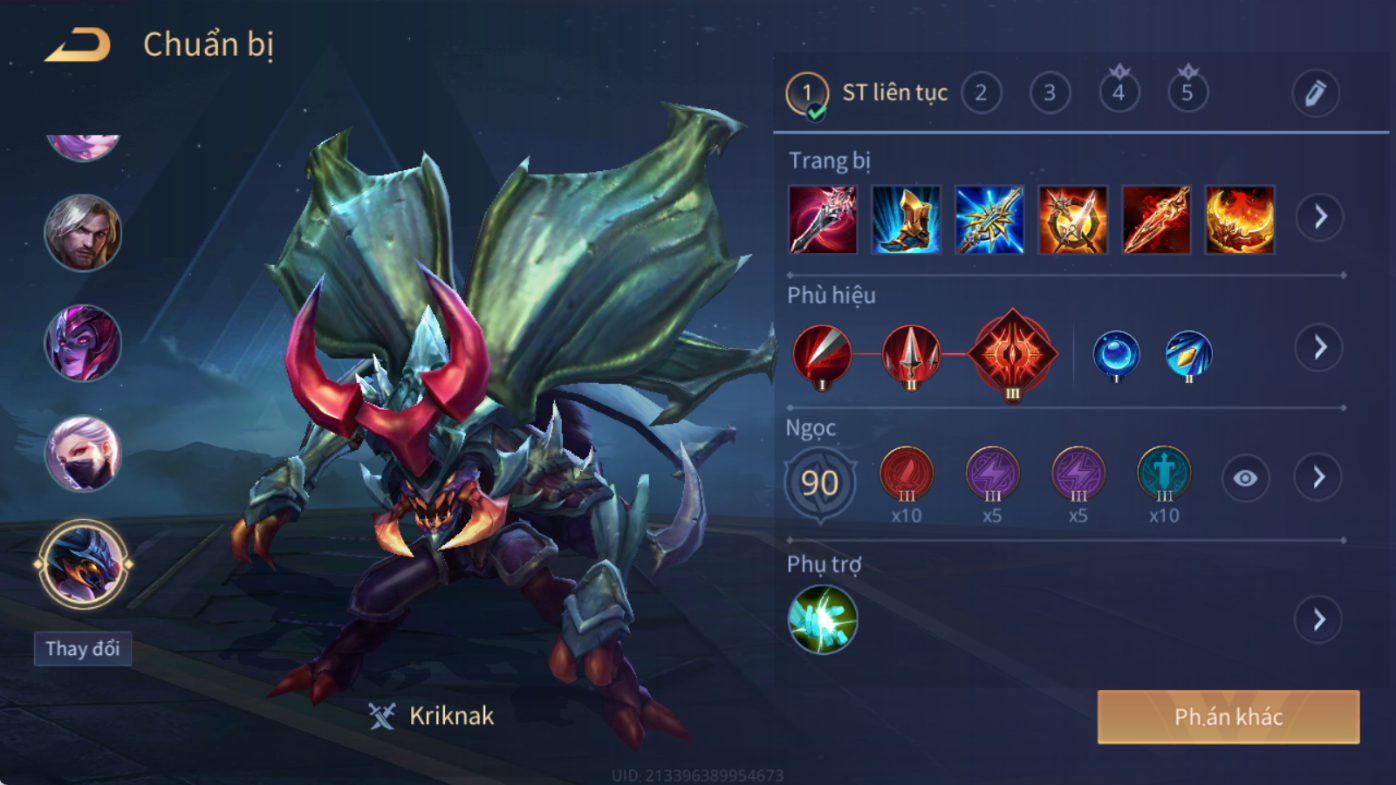
Task: Expand the Phù hiệu badge section
Action: (1320, 347)
